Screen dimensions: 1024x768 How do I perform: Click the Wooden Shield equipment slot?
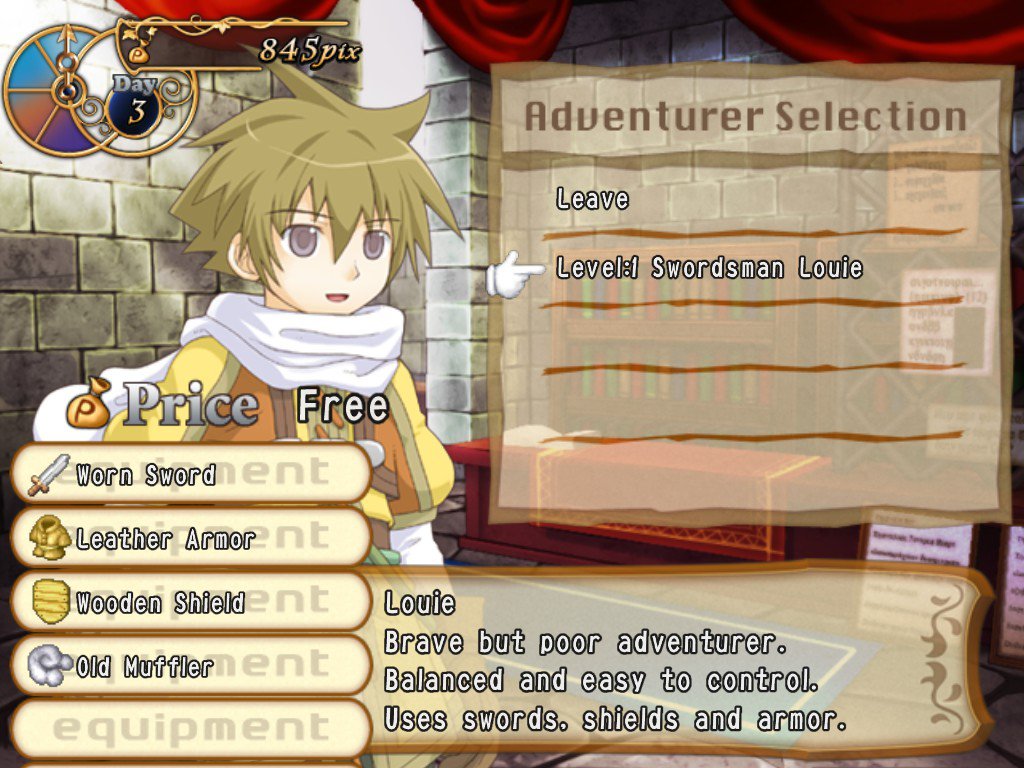pyautogui.click(x=190, y=603)
